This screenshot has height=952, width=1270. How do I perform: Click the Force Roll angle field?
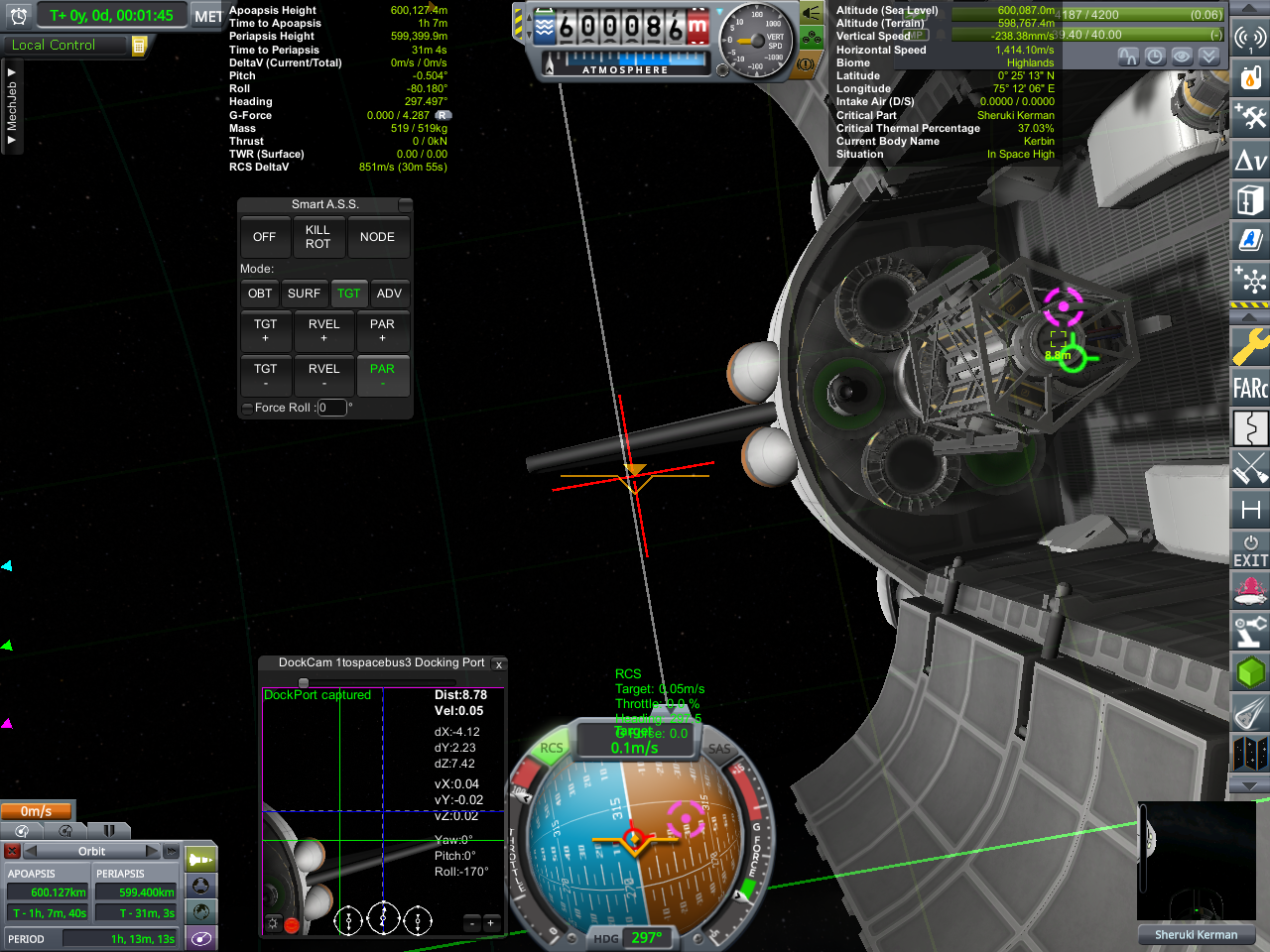(x=331, y=408)
